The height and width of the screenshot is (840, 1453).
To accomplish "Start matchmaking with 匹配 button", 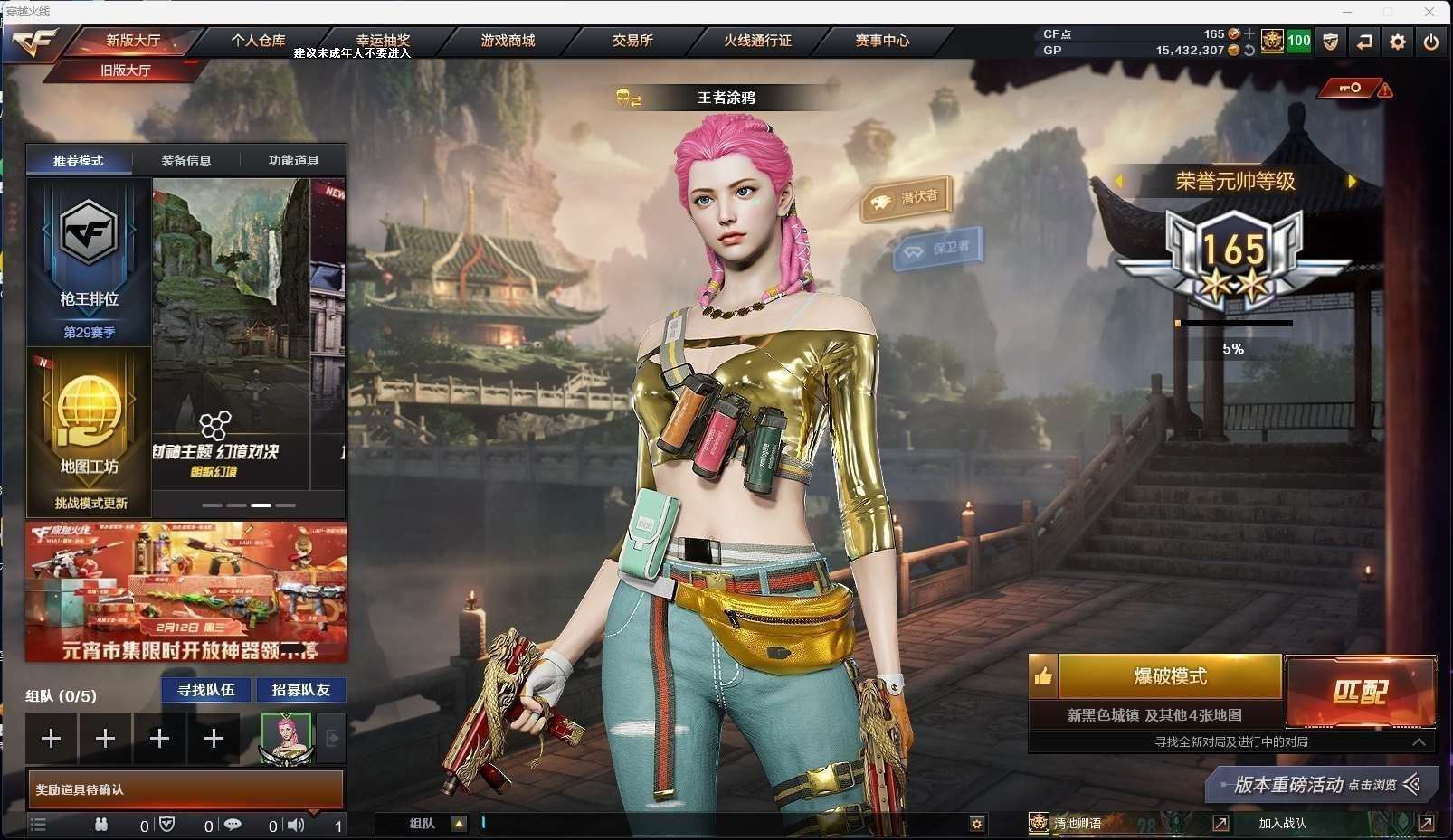I will click(1360, 692).
